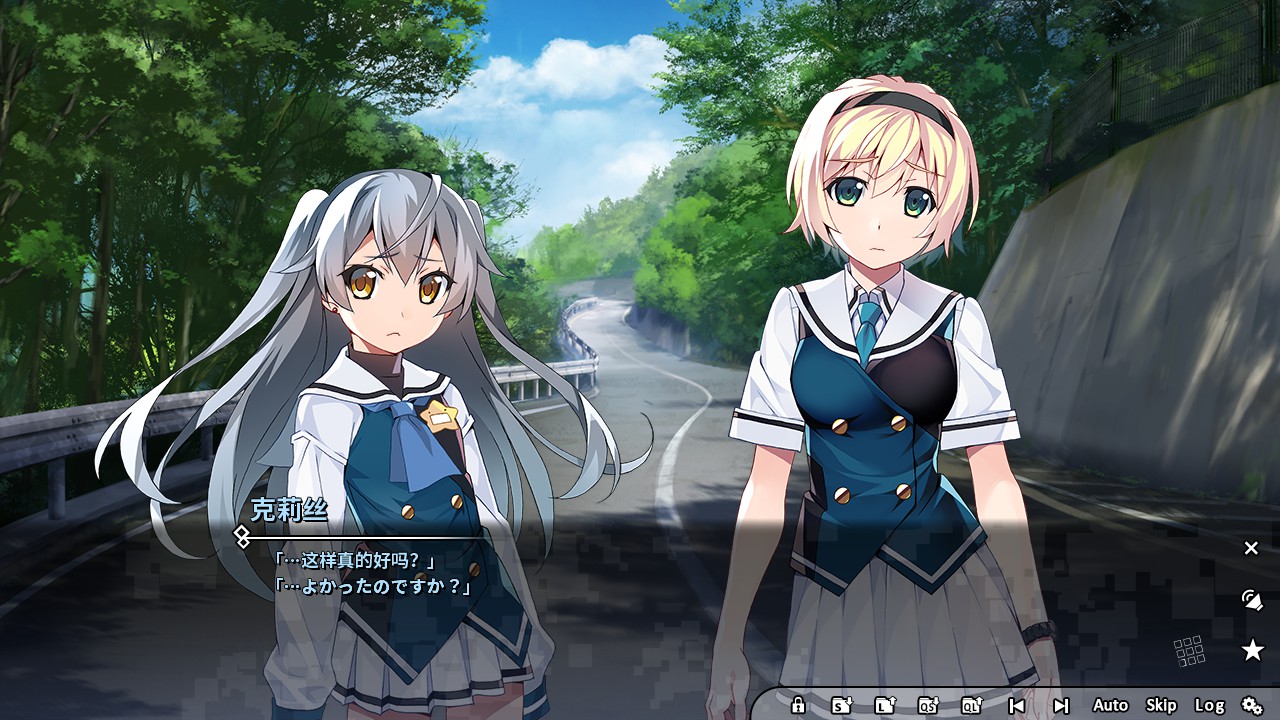Replay the voice line with the speaker icon
This screenshot has width=1280, height=720.
coord(1251,601)
